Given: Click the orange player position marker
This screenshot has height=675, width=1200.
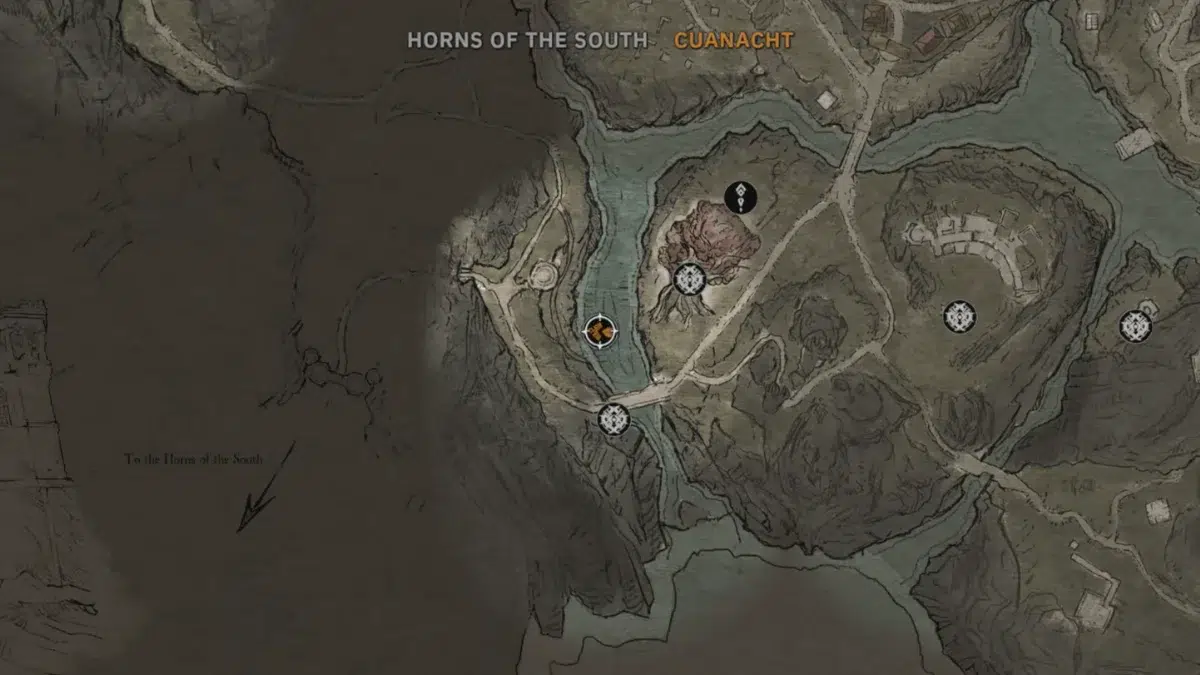Looking at the screenshot, I should tap(600, 330).
